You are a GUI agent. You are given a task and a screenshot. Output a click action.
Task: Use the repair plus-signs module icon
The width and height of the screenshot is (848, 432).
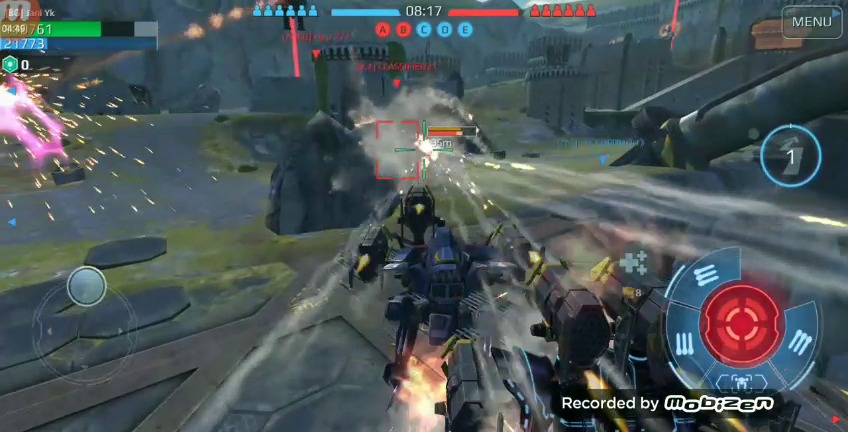coord(633,263)
